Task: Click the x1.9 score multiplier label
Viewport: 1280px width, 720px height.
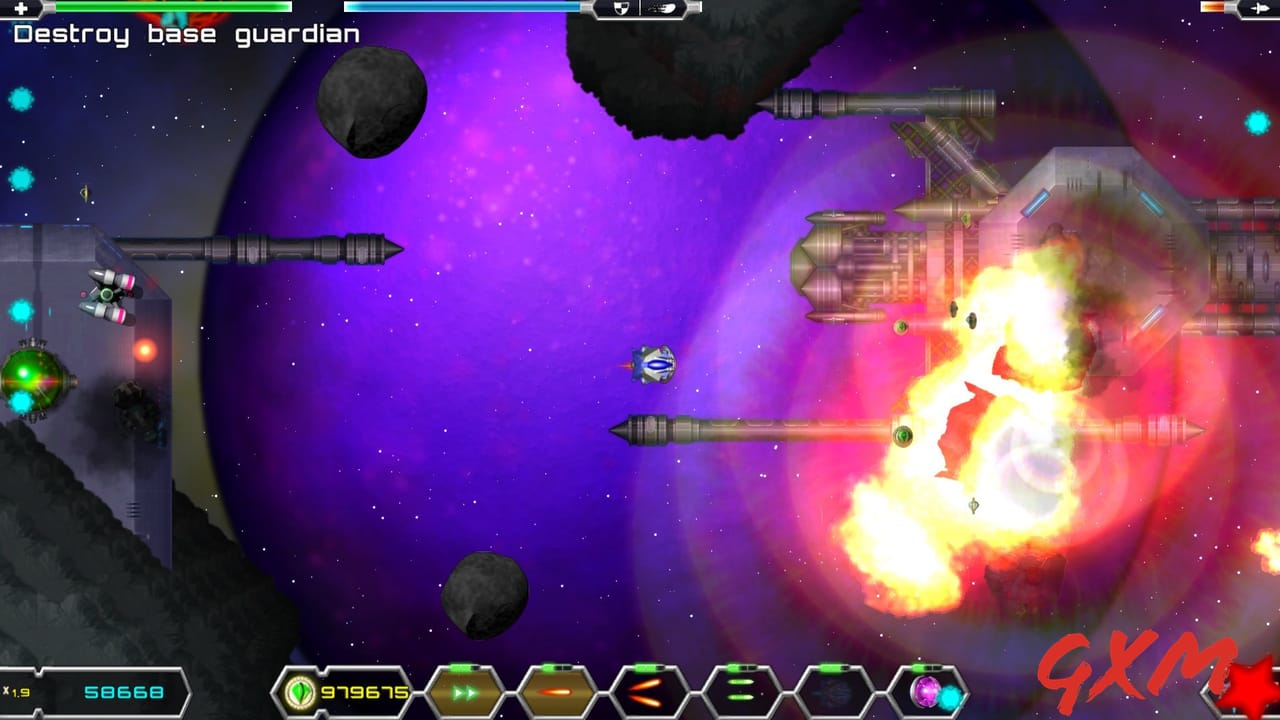Action: [17, 690]
